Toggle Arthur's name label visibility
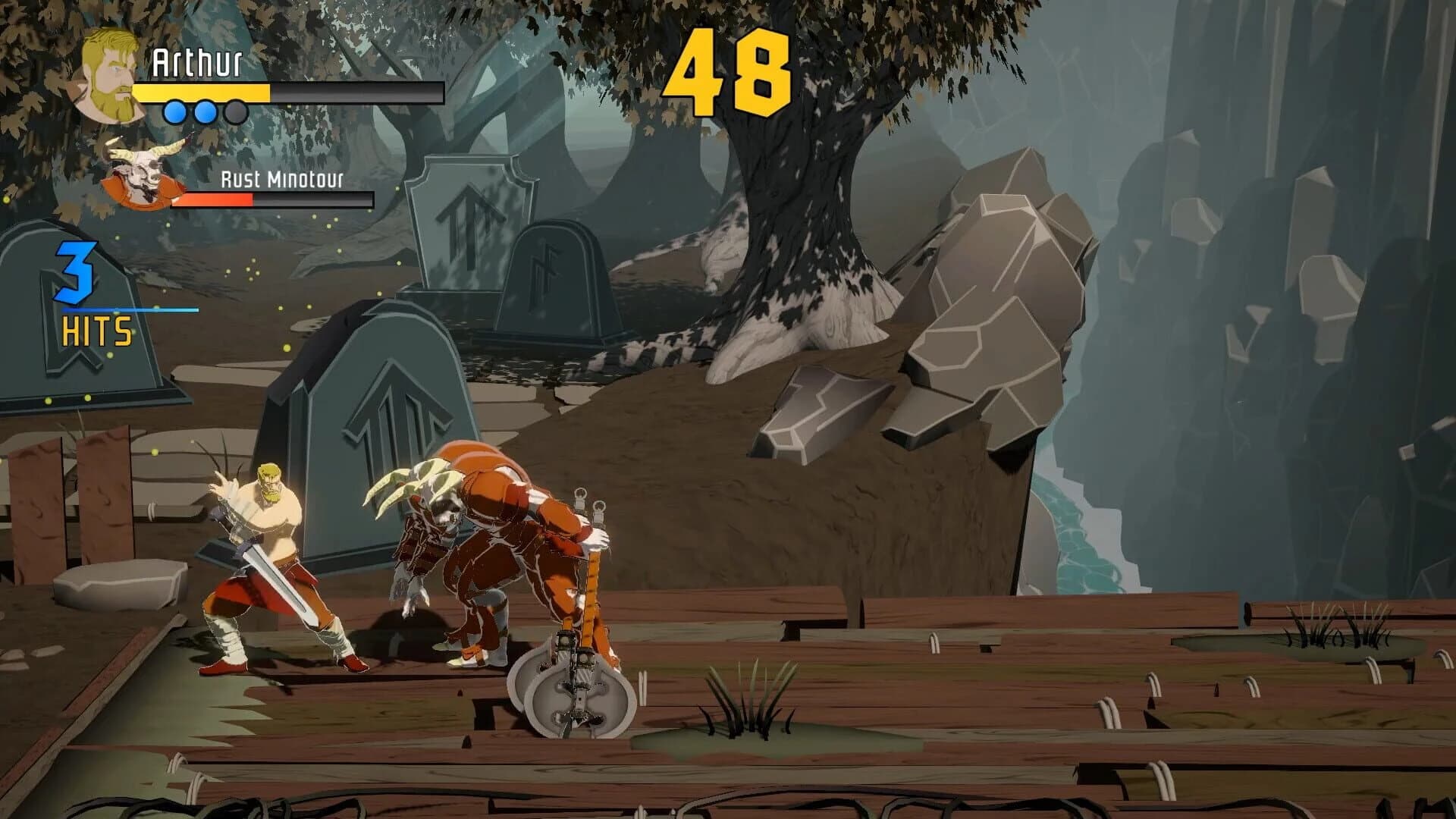Image resolution: width=1456 pixels, height=819 pixels. click(x=199, y=61)
